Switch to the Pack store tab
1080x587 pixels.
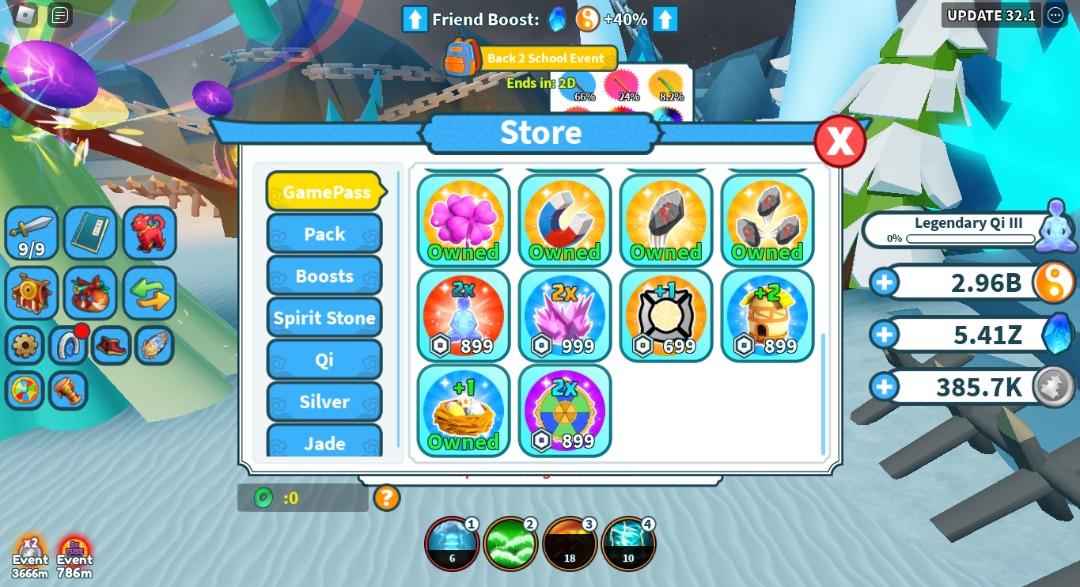pos(324,234)
